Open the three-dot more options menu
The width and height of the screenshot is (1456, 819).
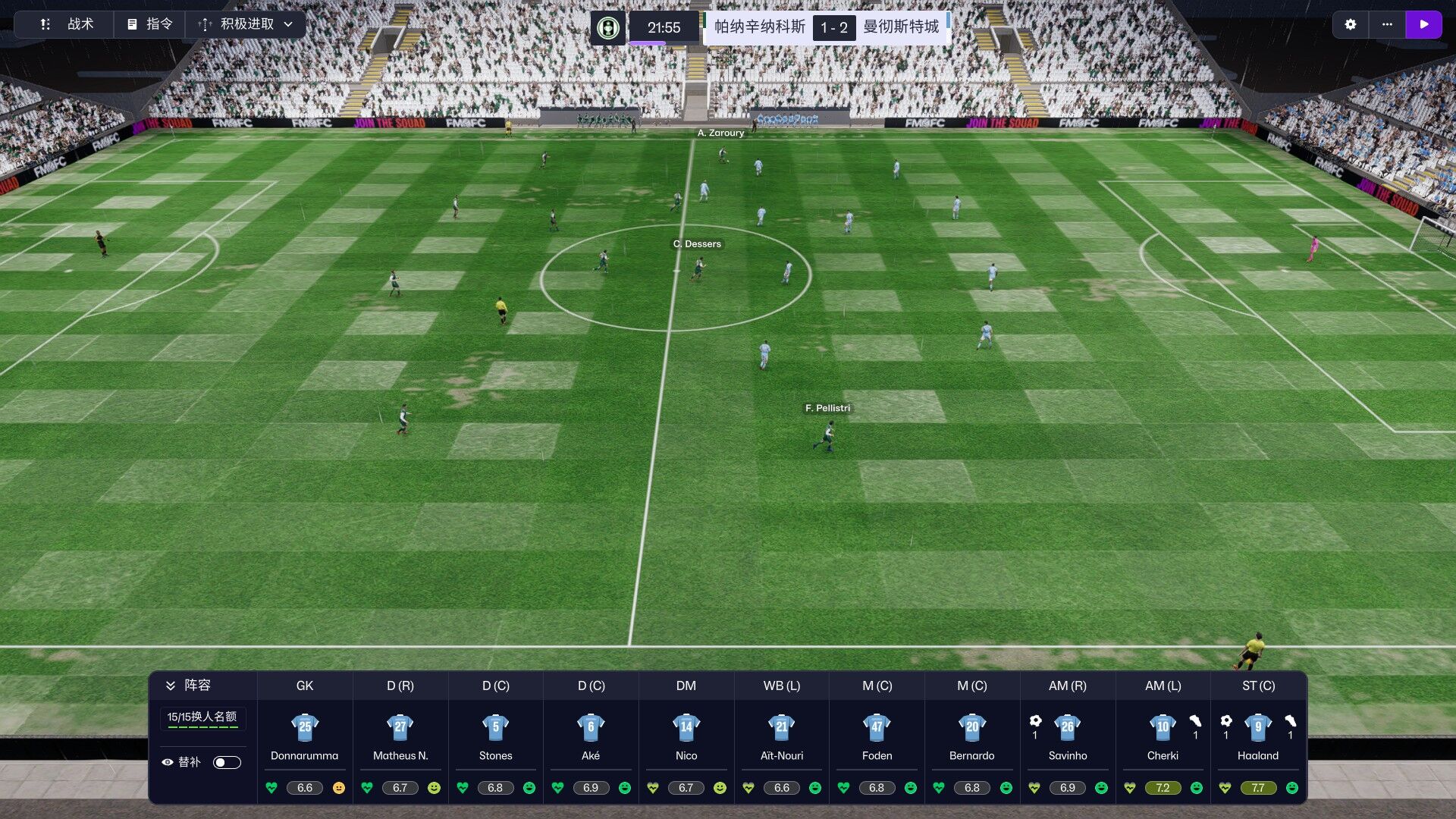[x=1387, y=24]
